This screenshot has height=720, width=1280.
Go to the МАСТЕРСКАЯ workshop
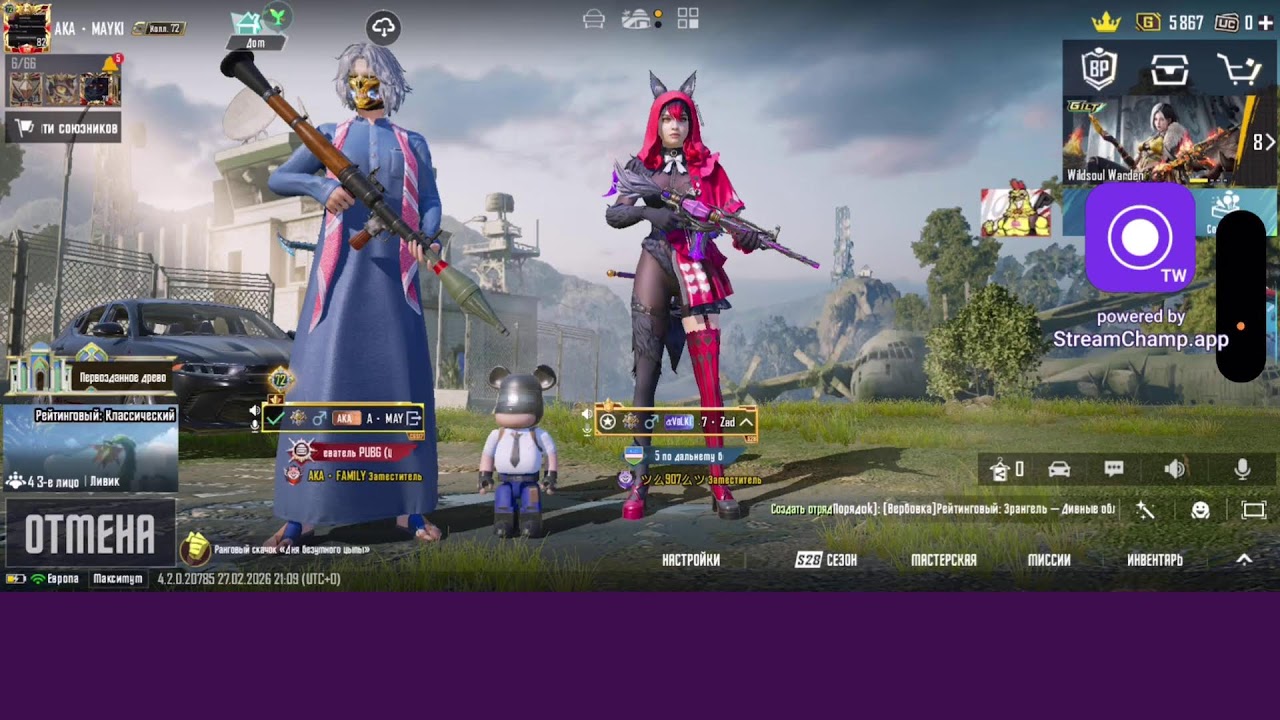(943, 560)
